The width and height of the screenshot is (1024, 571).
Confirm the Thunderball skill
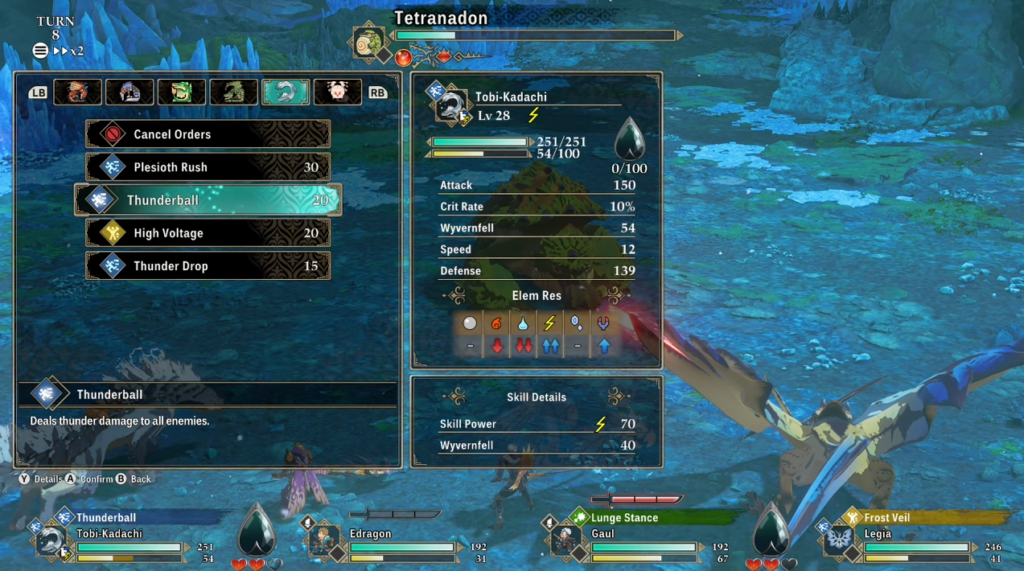pyautogui.click(x=208, y=200)
